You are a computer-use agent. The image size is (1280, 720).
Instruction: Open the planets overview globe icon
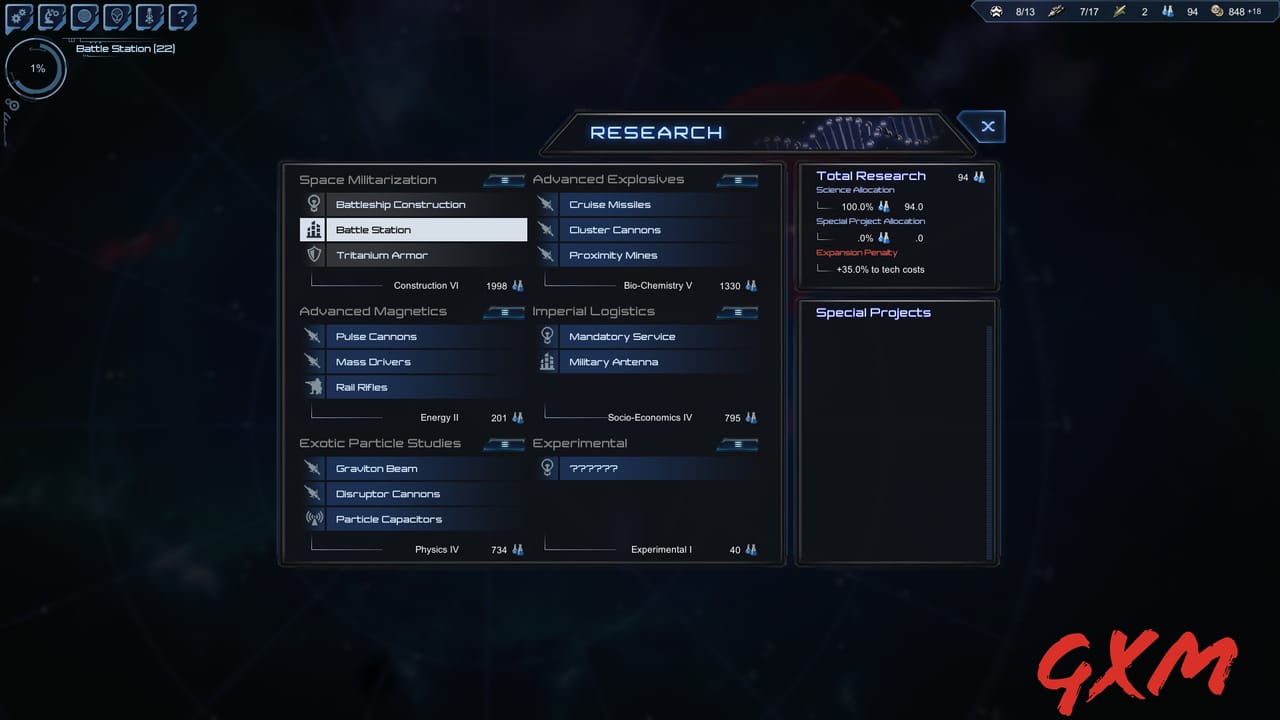coord(84,16)
